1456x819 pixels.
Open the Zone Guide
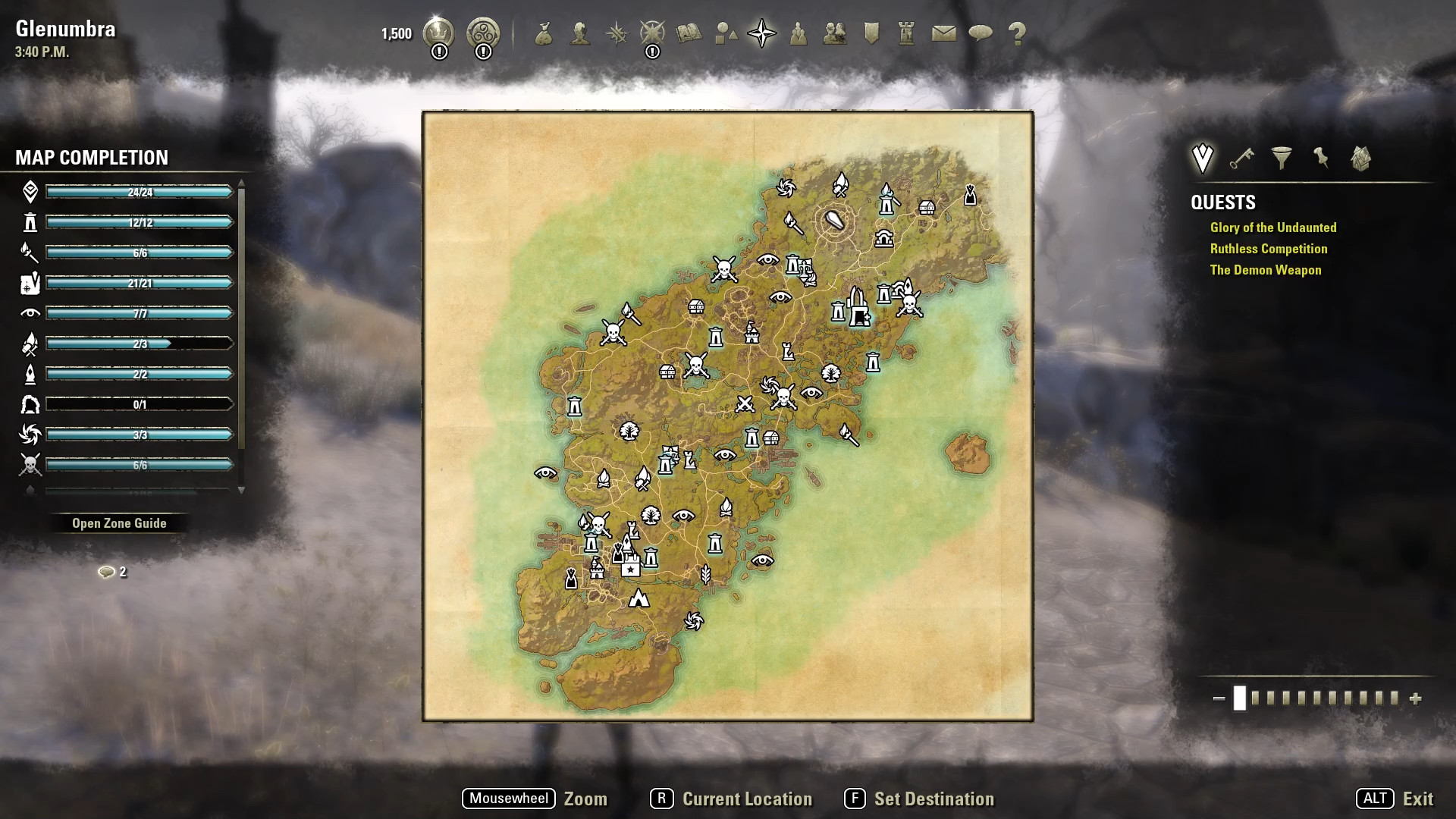pyautogui.click(x=119, y=523)
